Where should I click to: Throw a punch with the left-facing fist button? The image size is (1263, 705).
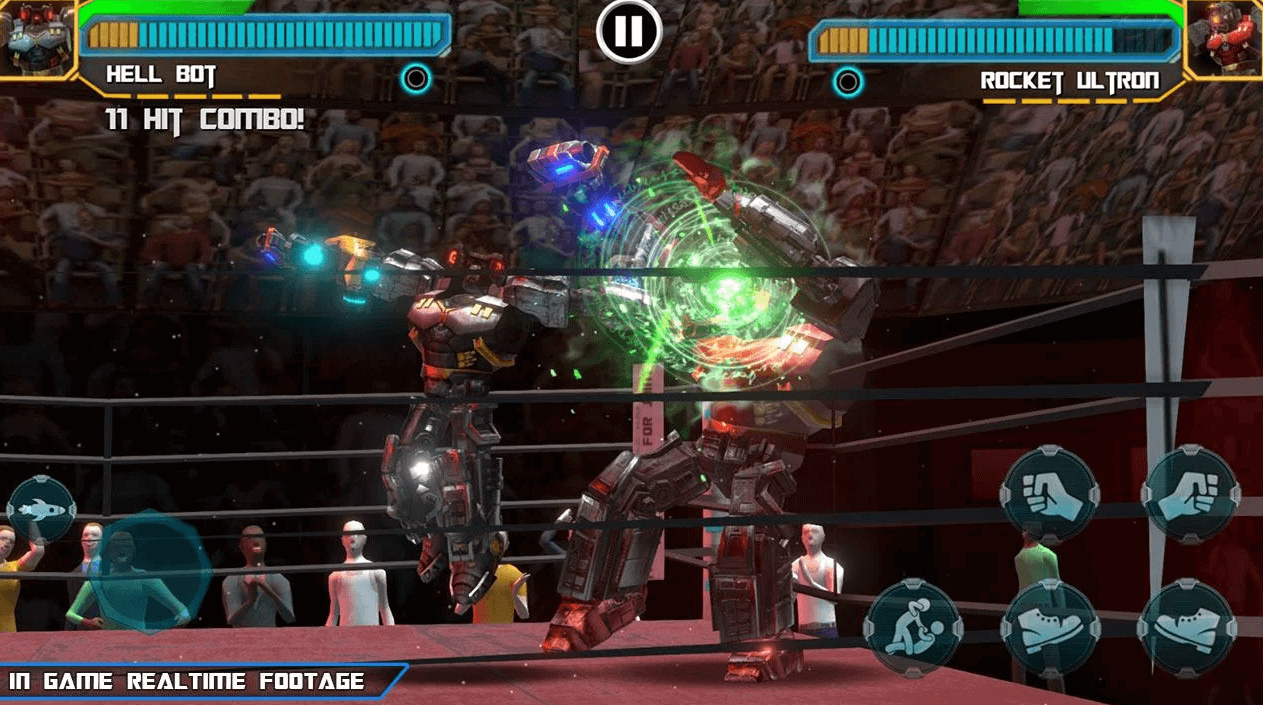point(1049,495)
